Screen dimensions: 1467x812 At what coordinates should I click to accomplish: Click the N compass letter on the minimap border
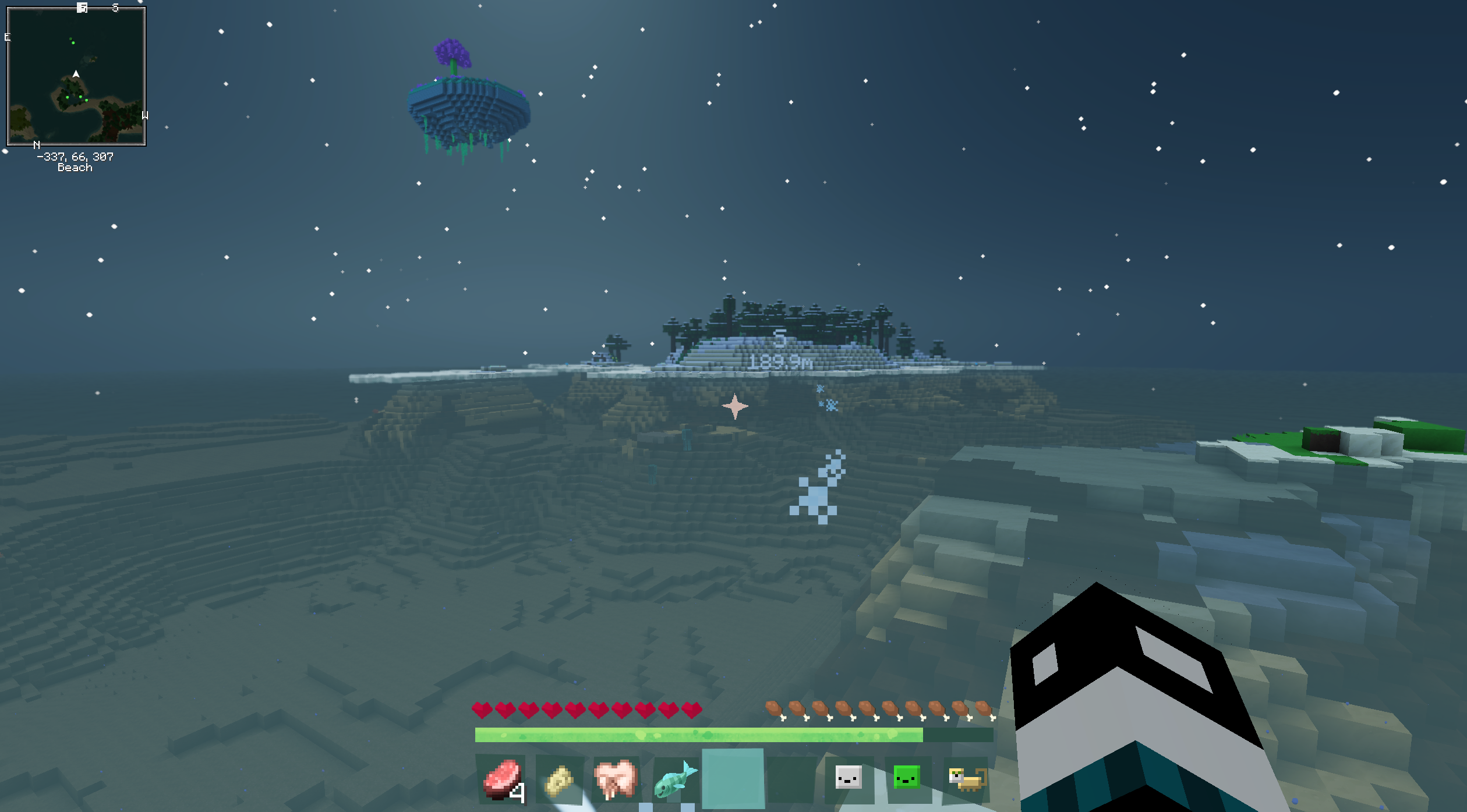(x=36, y=144)
